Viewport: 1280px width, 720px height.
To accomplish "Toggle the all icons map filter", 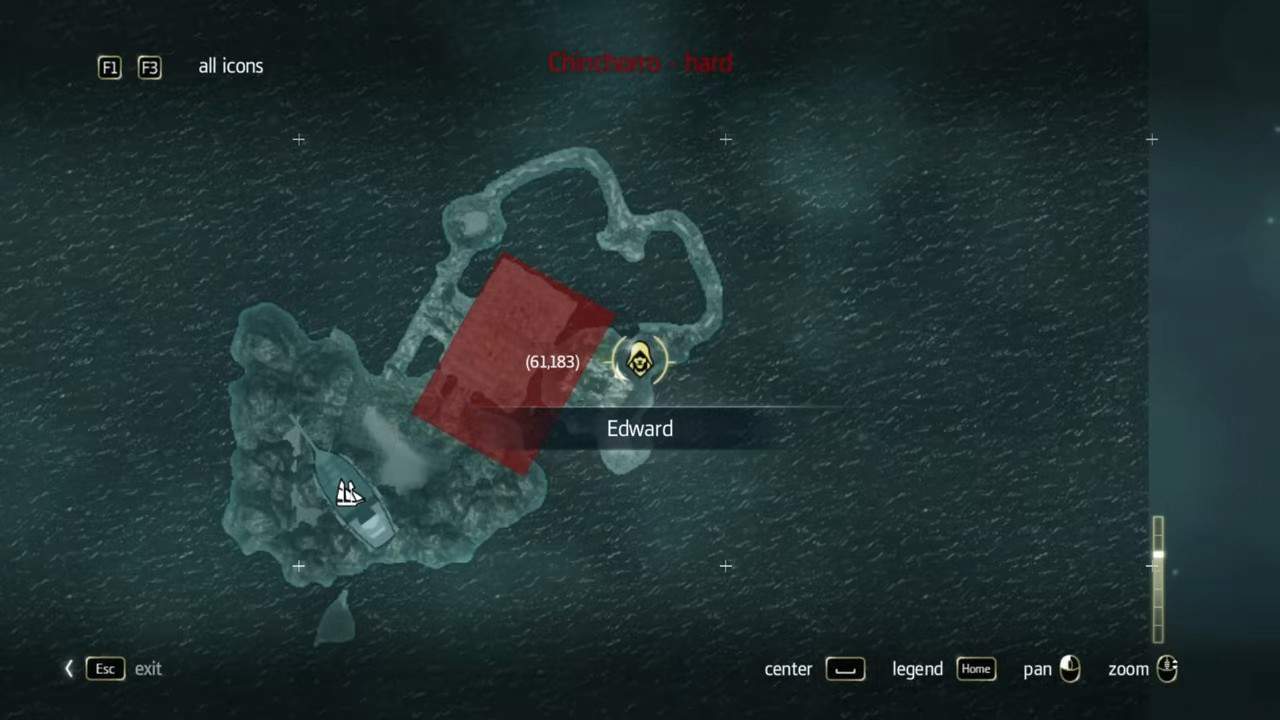I will (x=231, y=66).
